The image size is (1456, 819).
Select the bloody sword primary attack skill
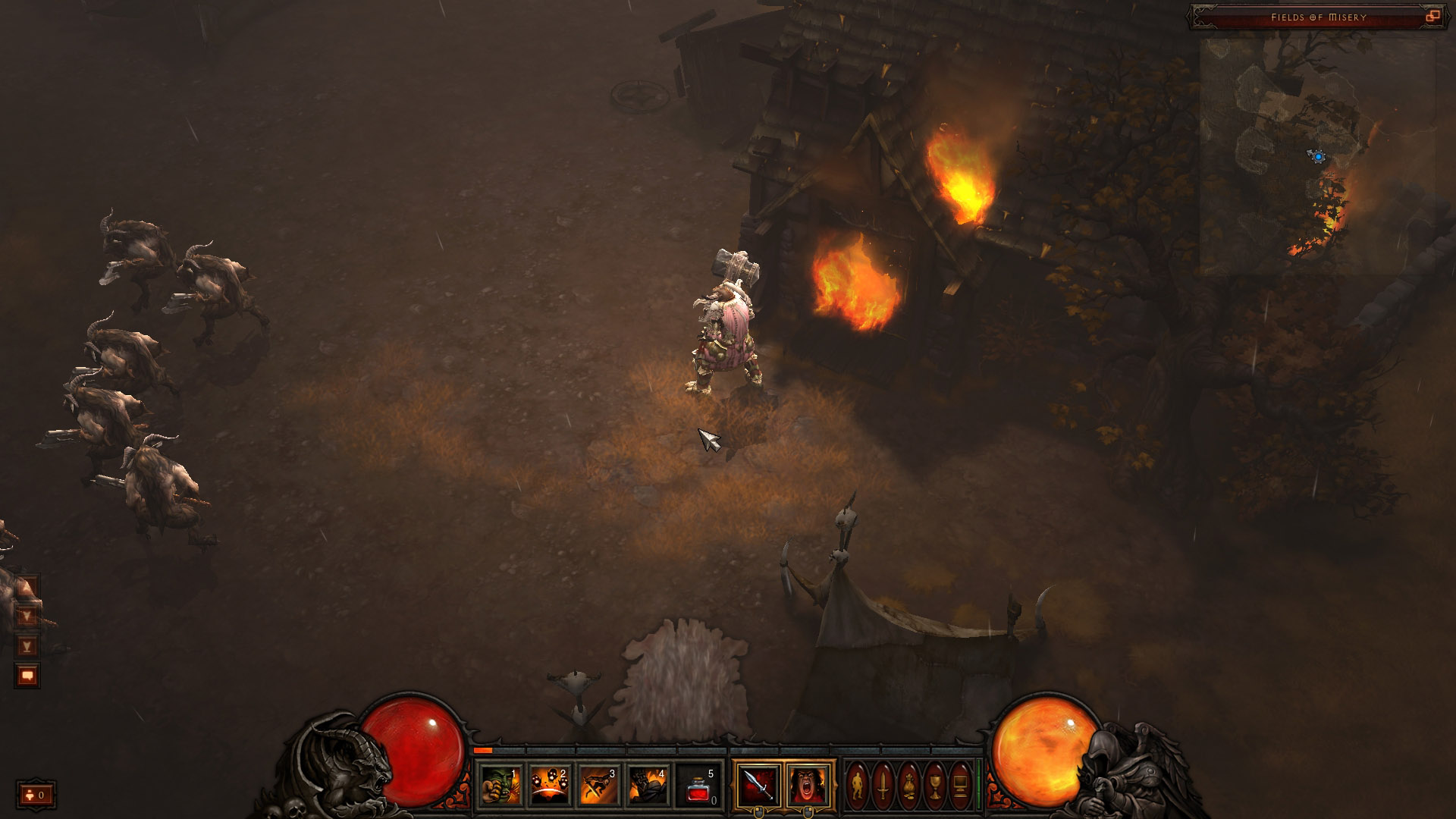[758, 784]
